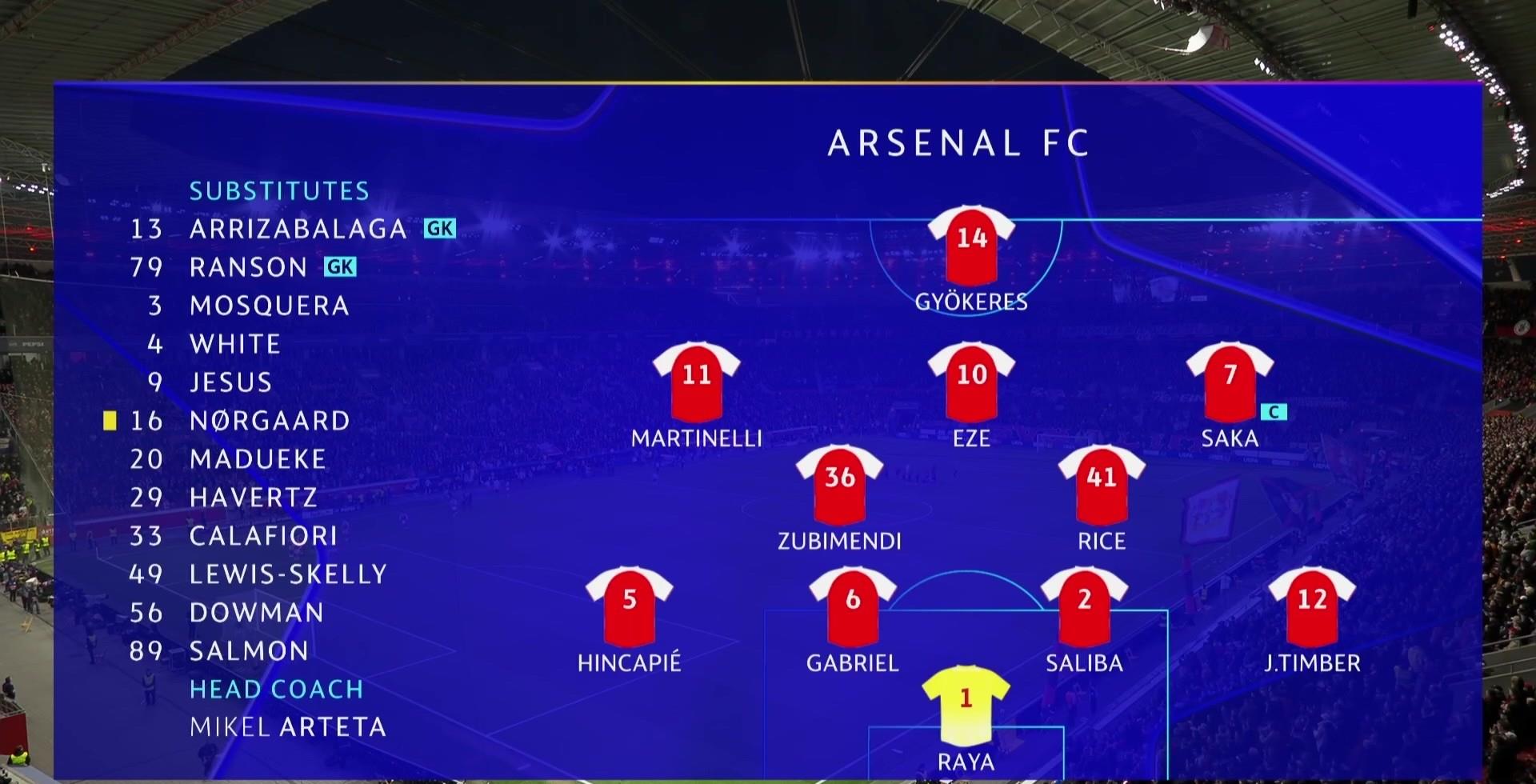The width and height of the screenshot is (1536, 784).
Task: Choose Lewis-Skelly from the substitutes
Action: [288, 574]
